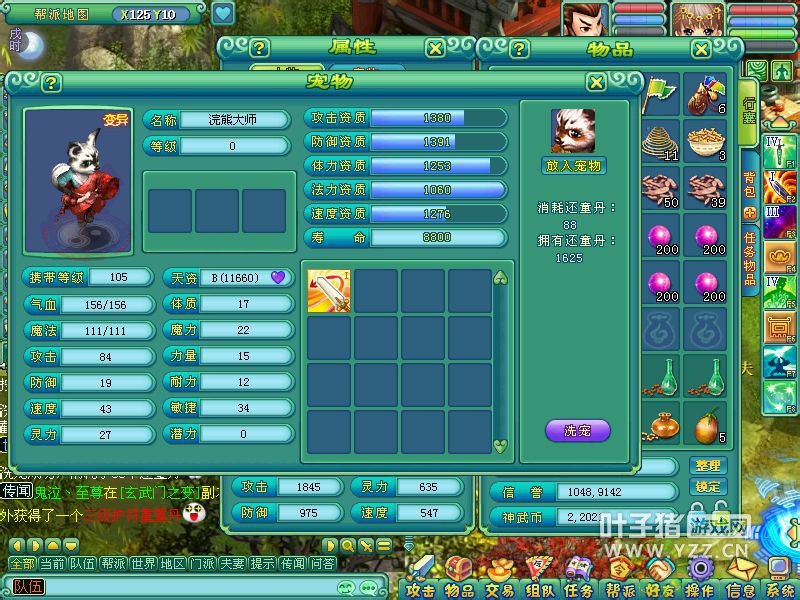Close the 宠物 pet window
The width and height of the screenshot is (800, 600).
coord(596,83)
